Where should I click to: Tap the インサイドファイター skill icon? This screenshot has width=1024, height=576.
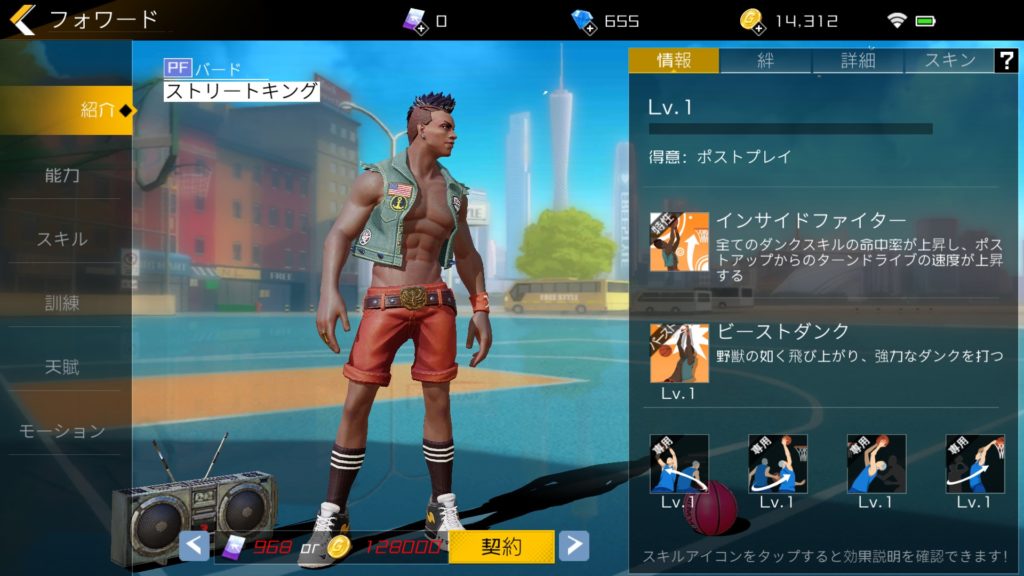679,242
